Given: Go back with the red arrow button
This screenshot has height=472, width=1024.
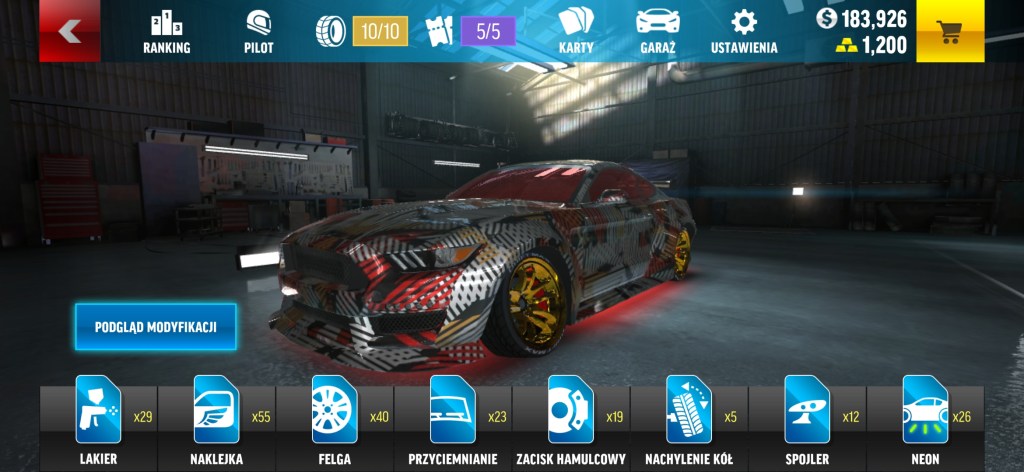Looking at the screenshot, I should coord(69,31).
